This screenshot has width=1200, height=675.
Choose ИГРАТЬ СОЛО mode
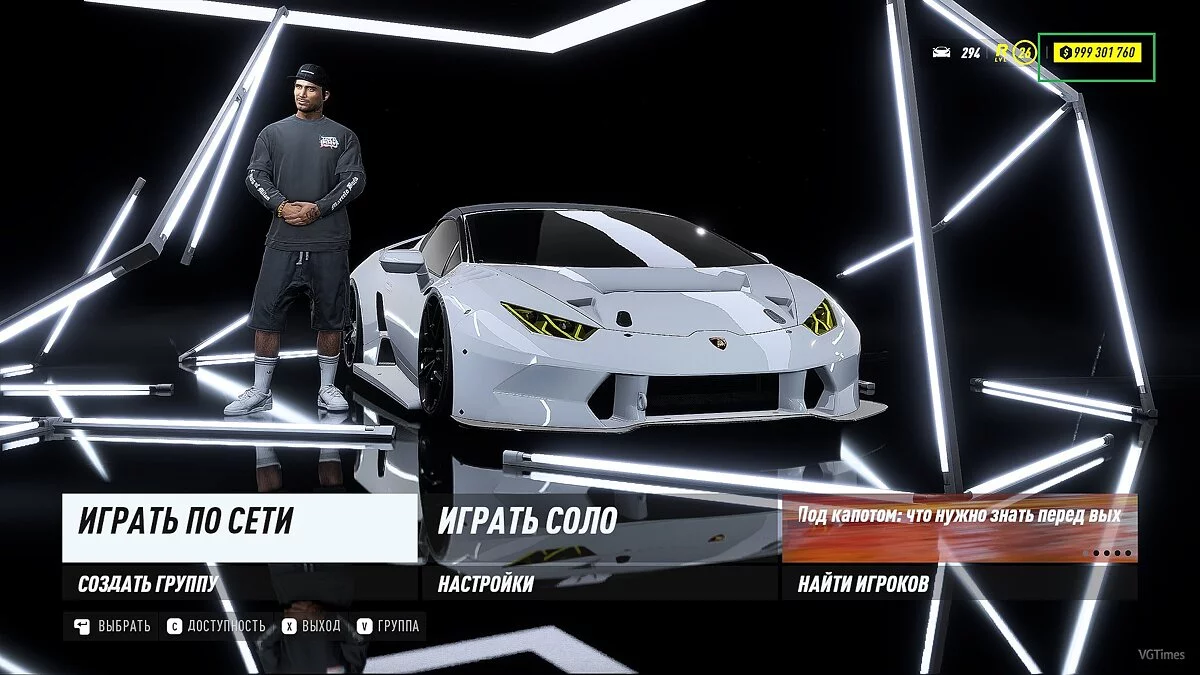coord(599,528)
